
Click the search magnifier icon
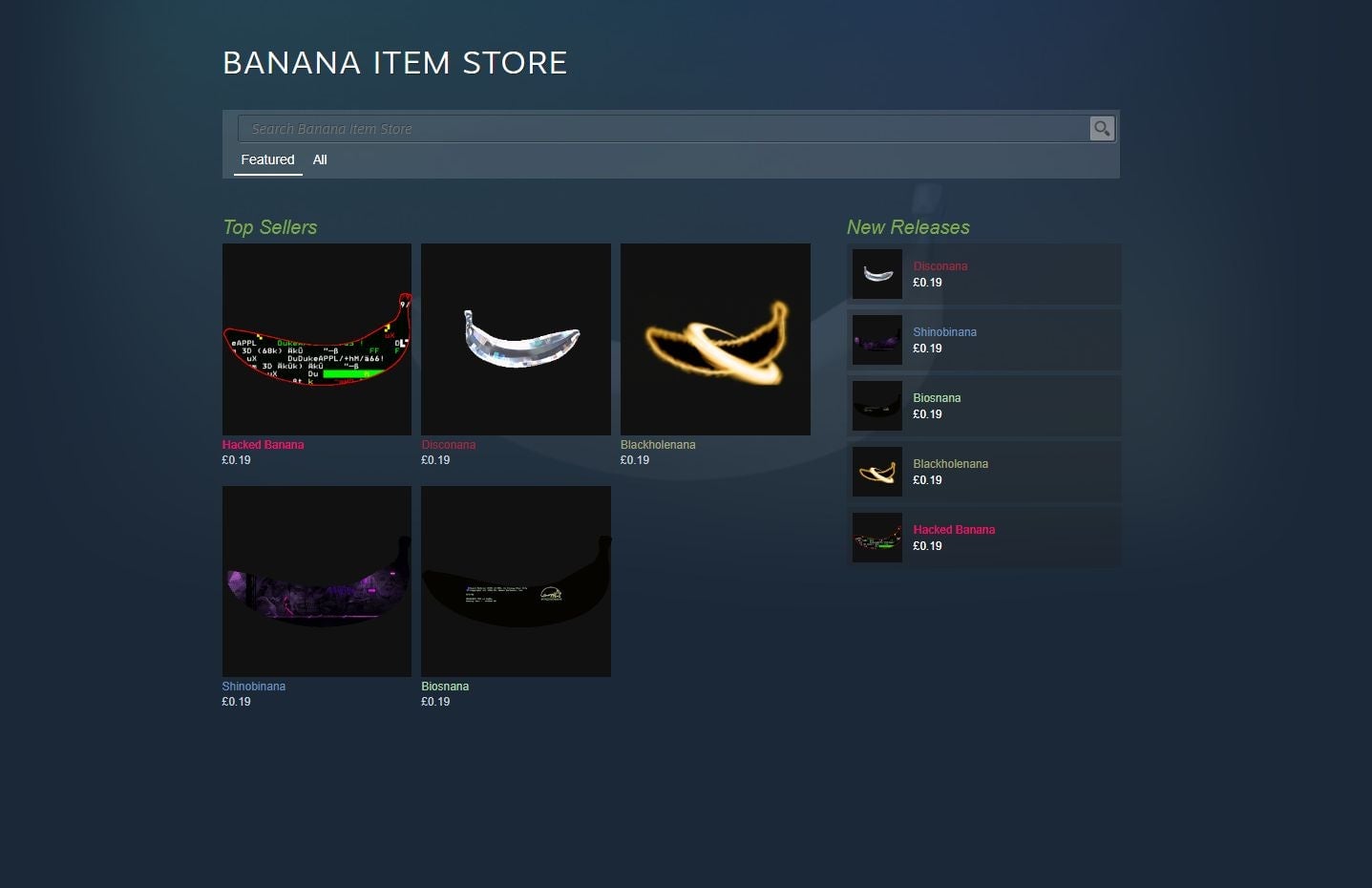pyautogui.click(x=1101, y=128)
